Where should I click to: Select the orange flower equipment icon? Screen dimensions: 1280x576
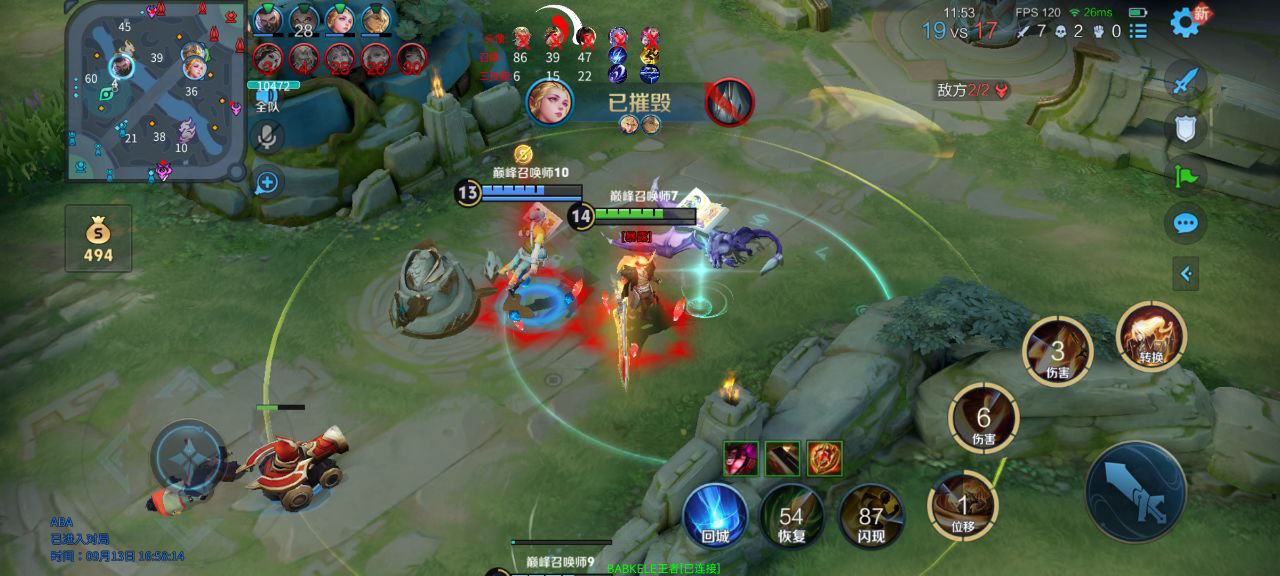click(825, 458)
